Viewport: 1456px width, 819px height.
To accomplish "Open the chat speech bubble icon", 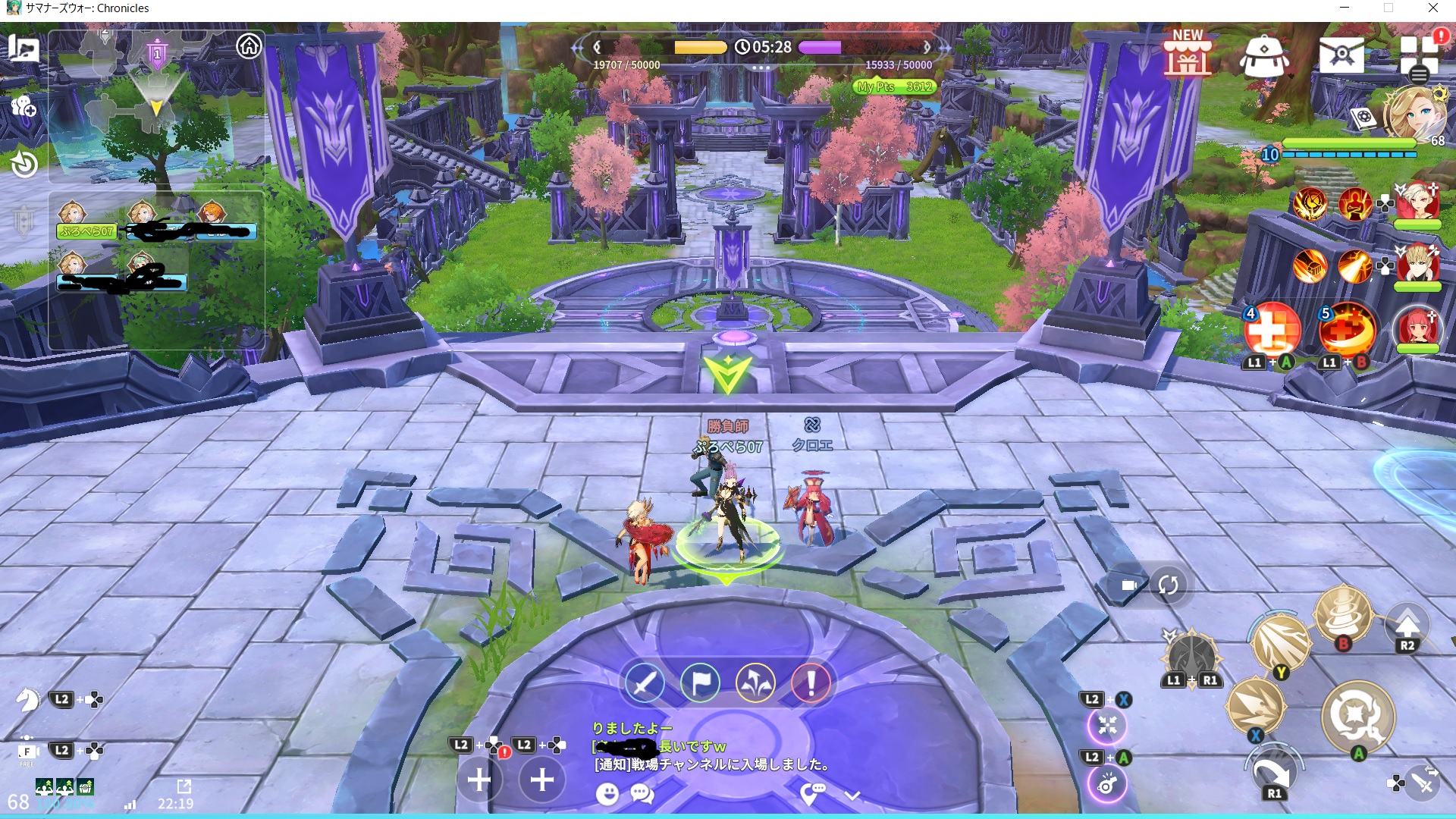I will tap(642, 794).
